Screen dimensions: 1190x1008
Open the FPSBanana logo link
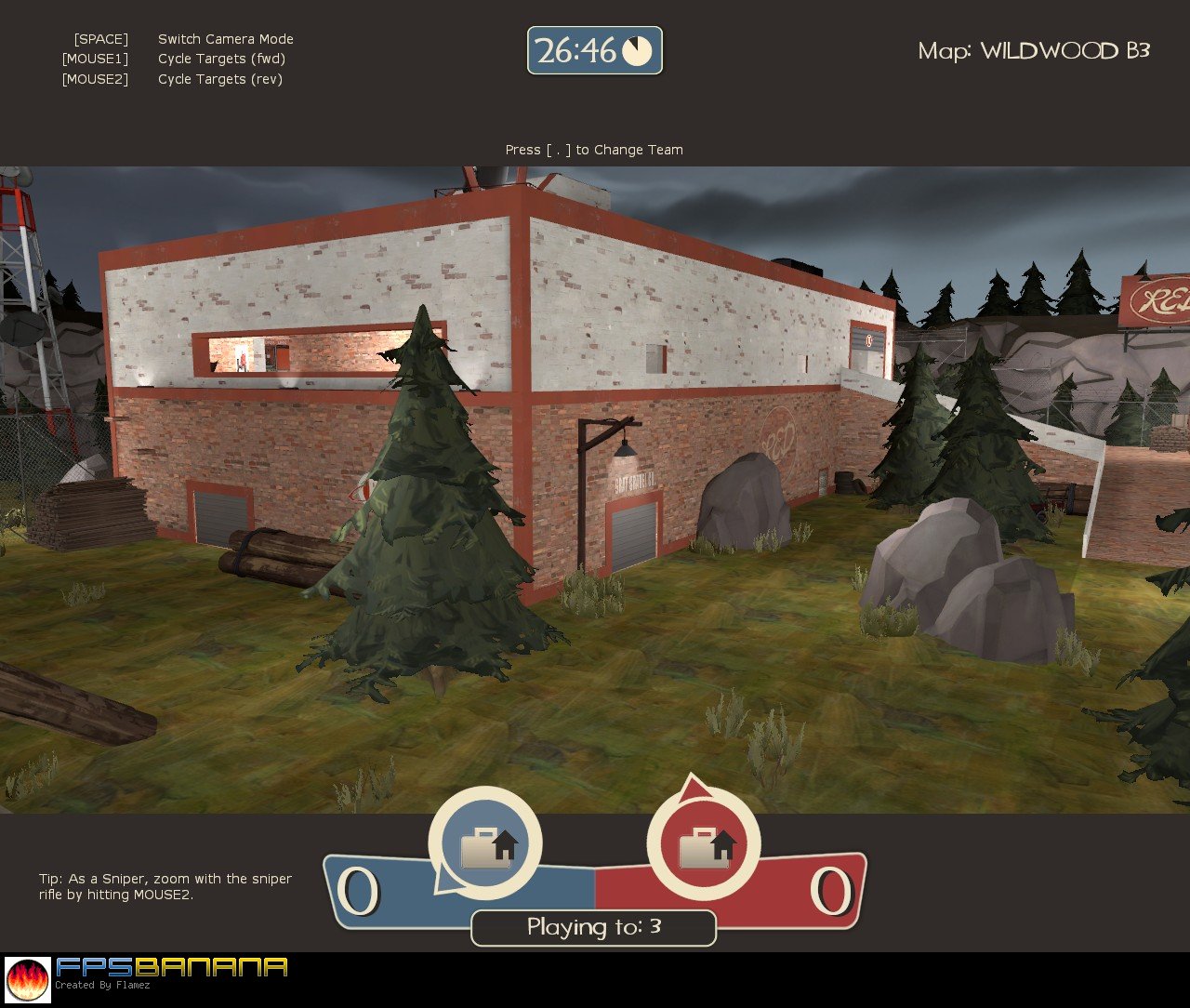click(171, 968)
